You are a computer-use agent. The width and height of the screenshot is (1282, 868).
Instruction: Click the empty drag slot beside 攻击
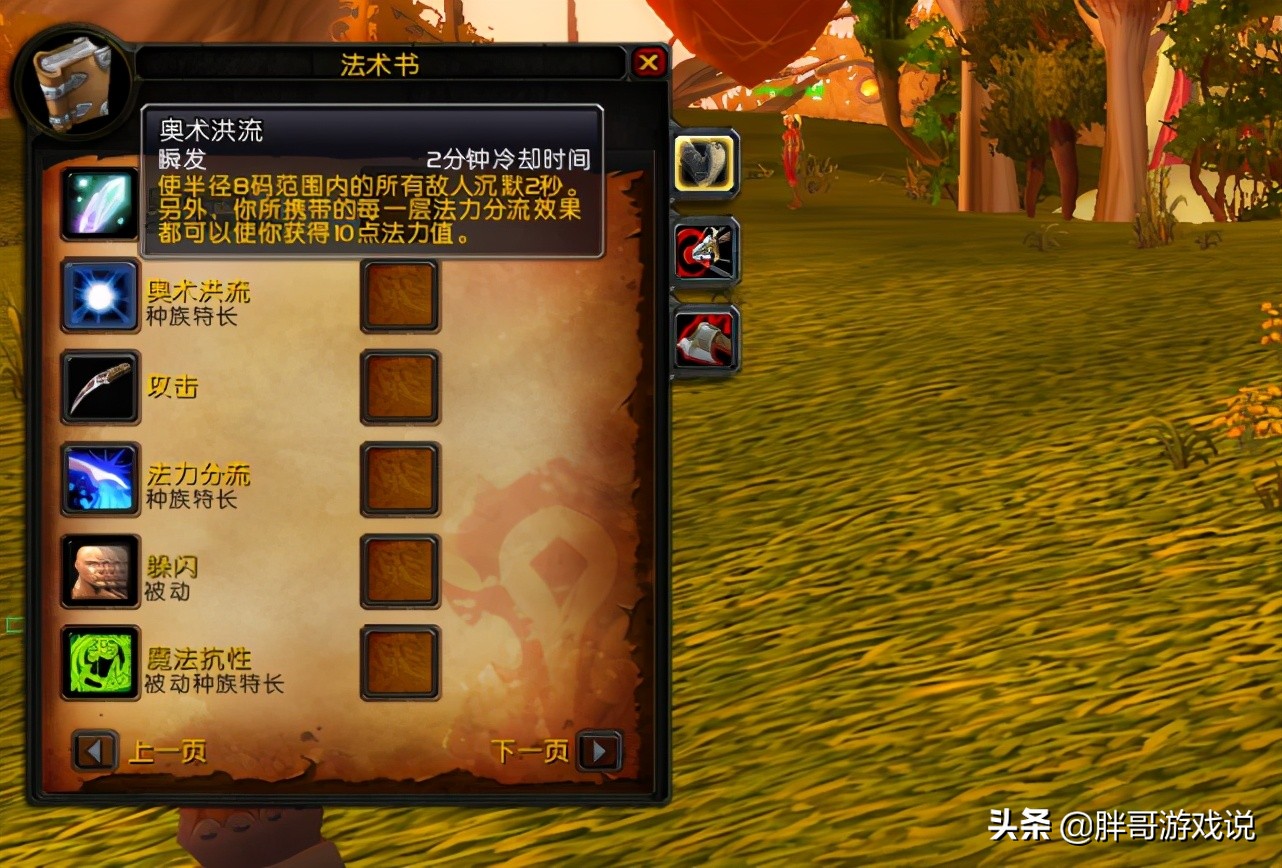(399, 388)
